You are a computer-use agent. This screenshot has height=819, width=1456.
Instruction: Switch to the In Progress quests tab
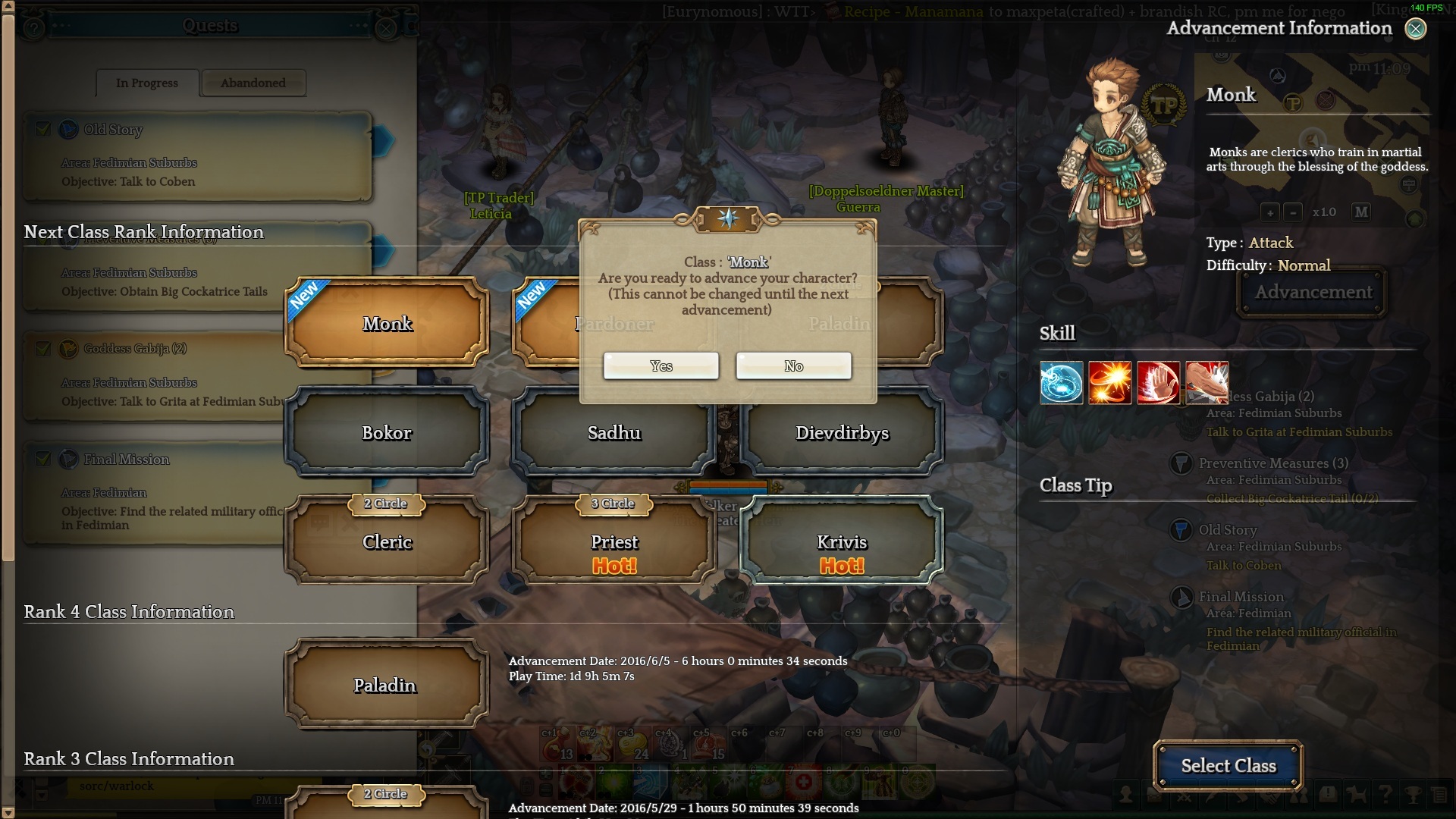147,83
